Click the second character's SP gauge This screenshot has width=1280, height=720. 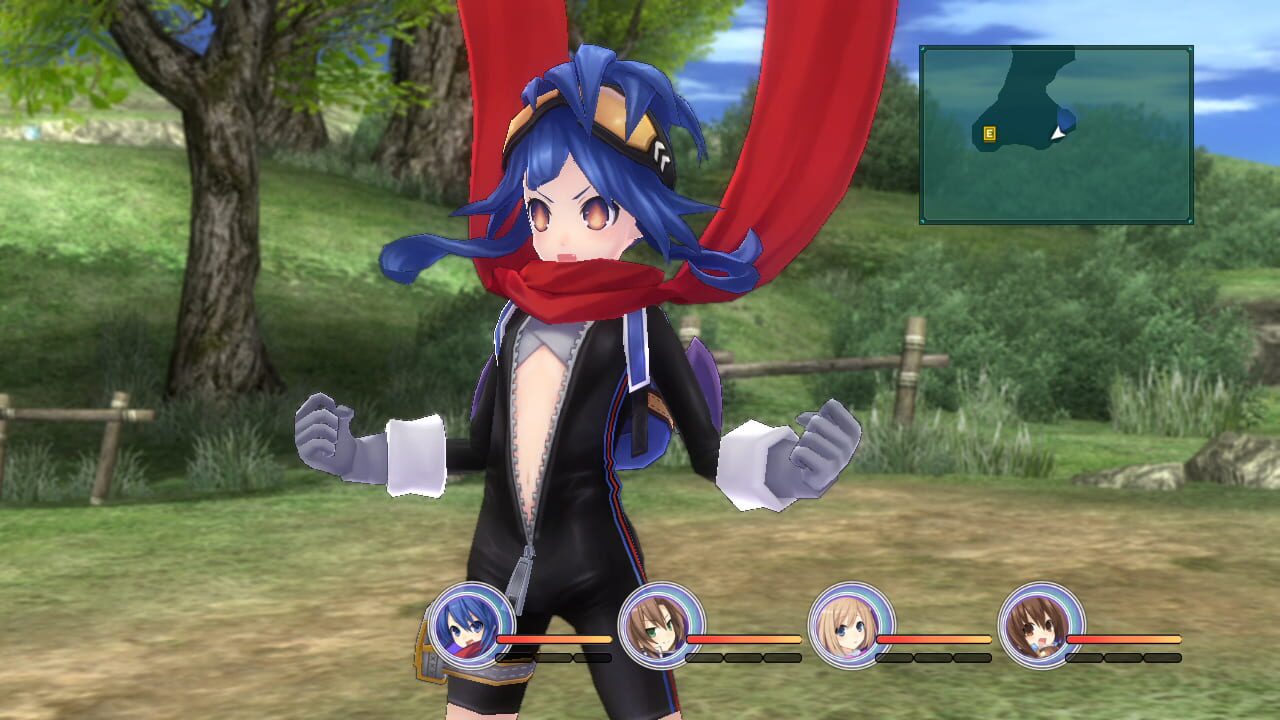point(742,656)
